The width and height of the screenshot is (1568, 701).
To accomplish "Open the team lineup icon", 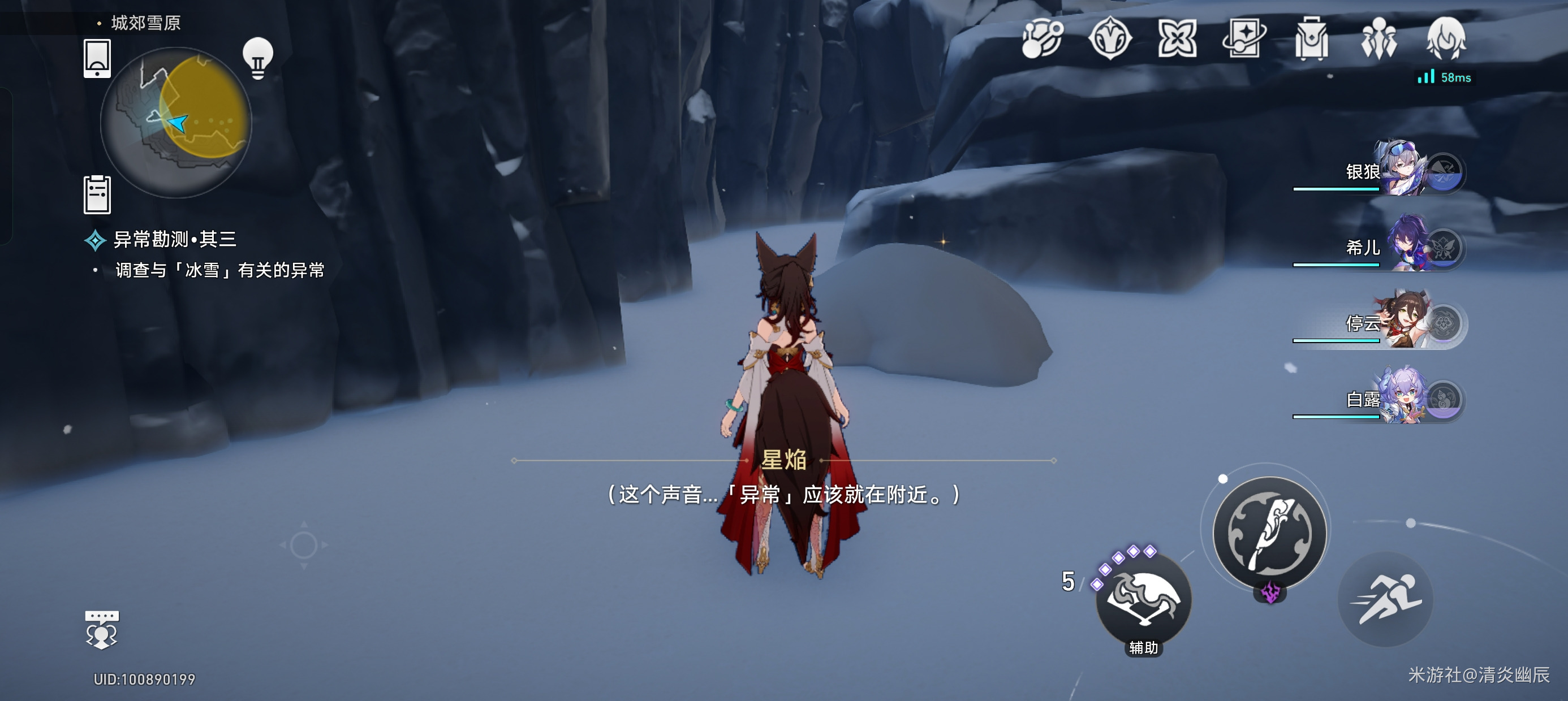I will click(x=1379, y=38).
